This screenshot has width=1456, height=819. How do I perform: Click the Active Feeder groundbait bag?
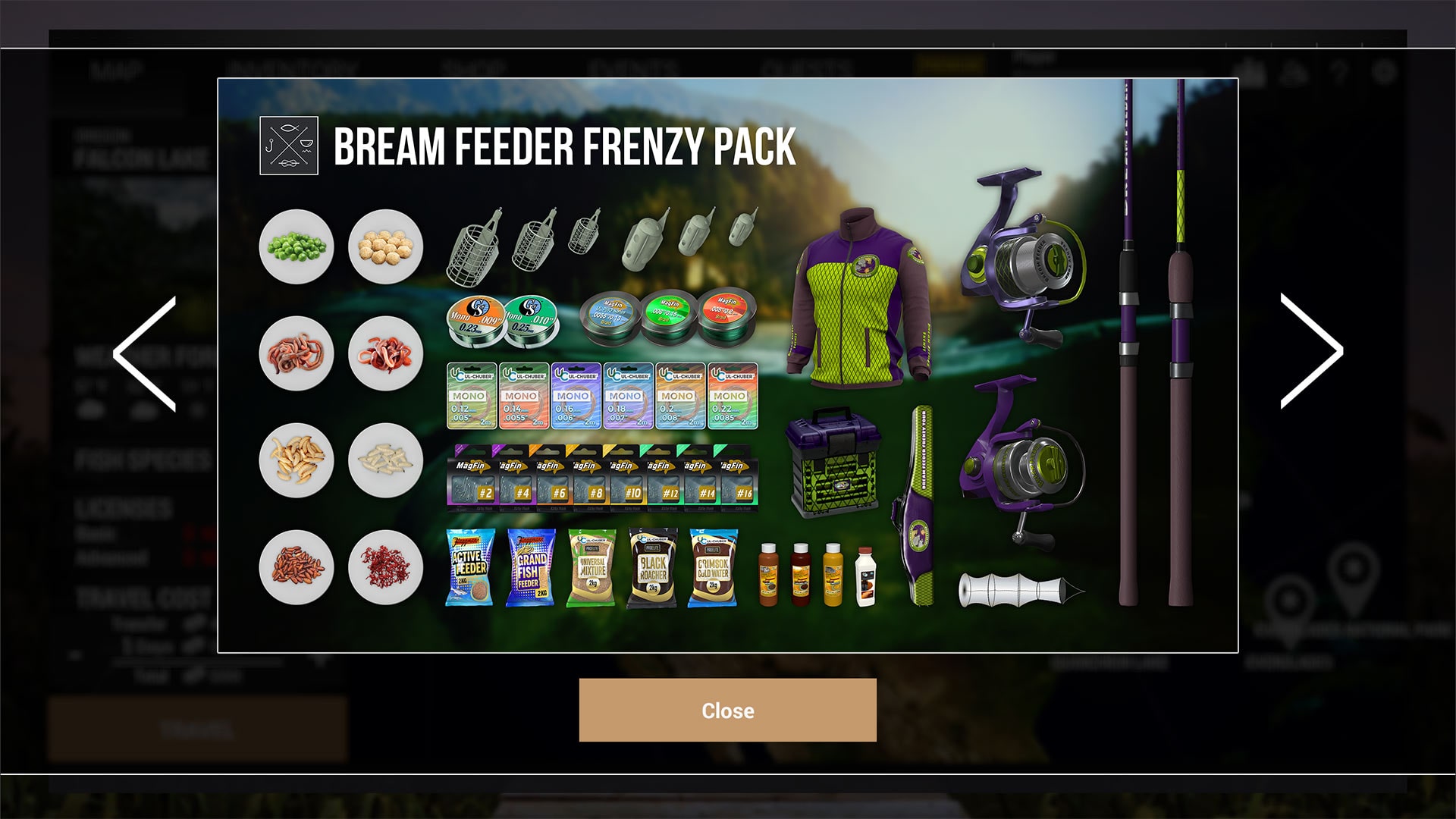tap(469, 565)
